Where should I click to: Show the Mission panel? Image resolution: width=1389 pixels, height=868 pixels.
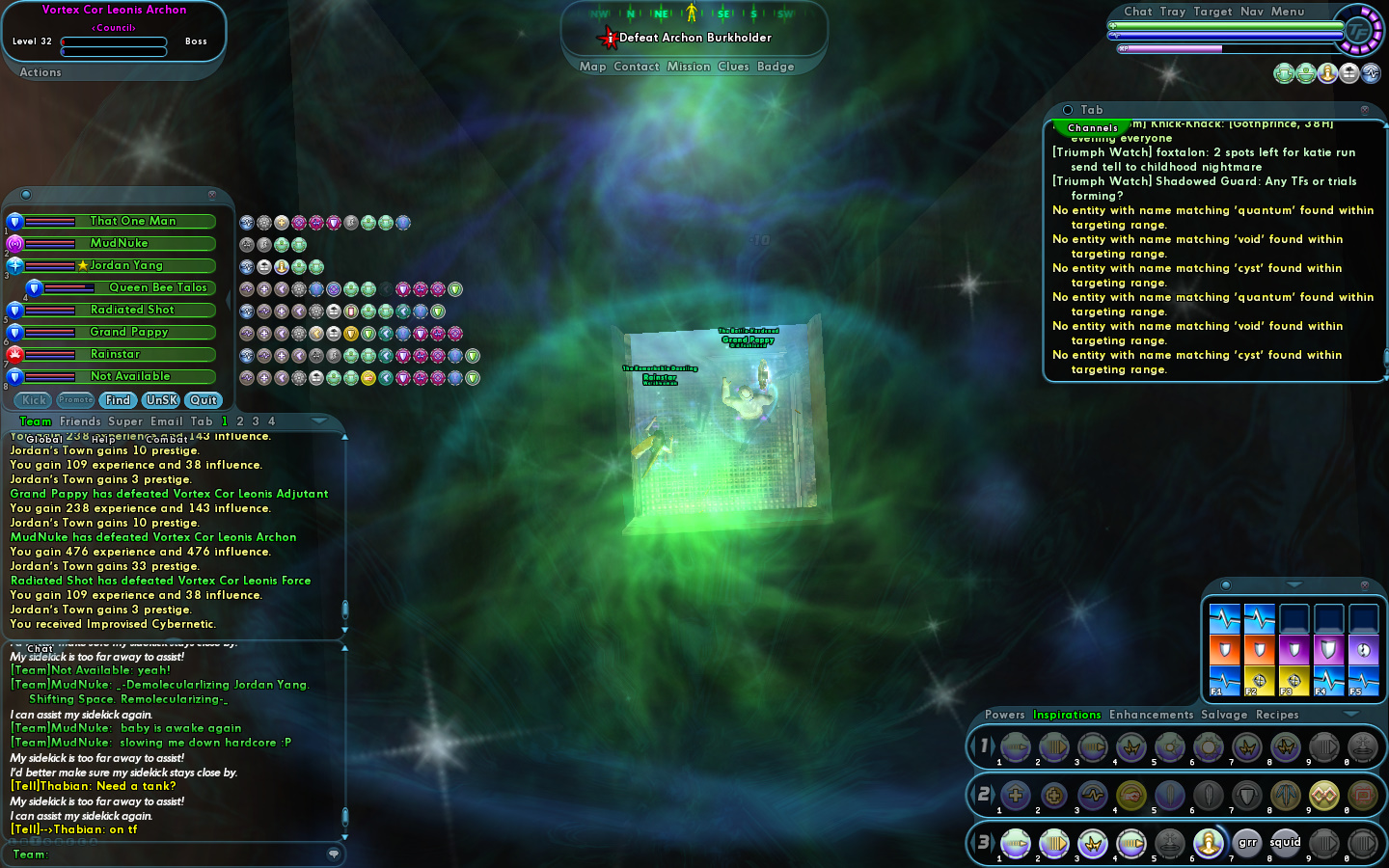click(689, 67)
